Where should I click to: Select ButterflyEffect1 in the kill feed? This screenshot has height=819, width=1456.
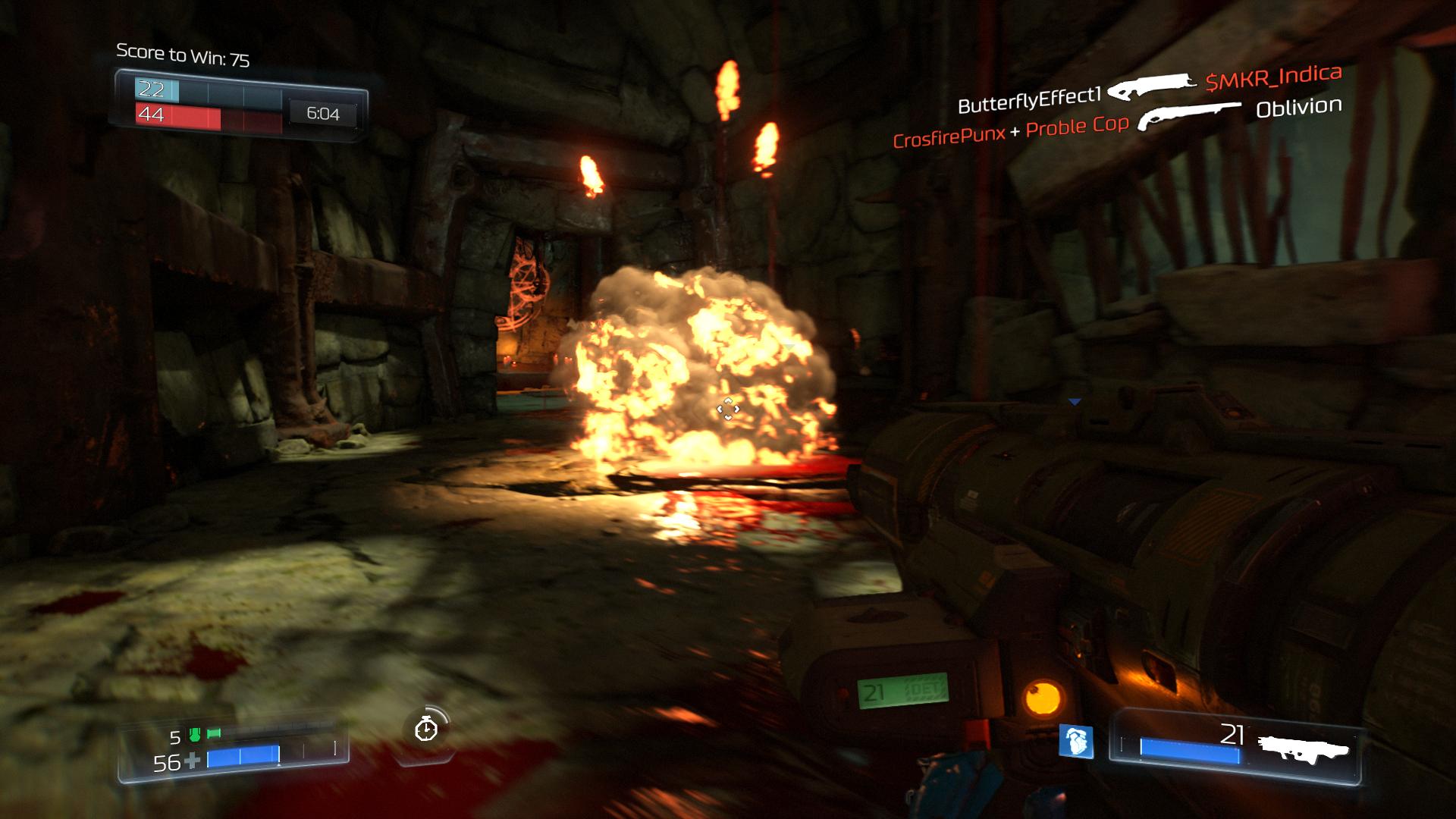pos(1029,99)
